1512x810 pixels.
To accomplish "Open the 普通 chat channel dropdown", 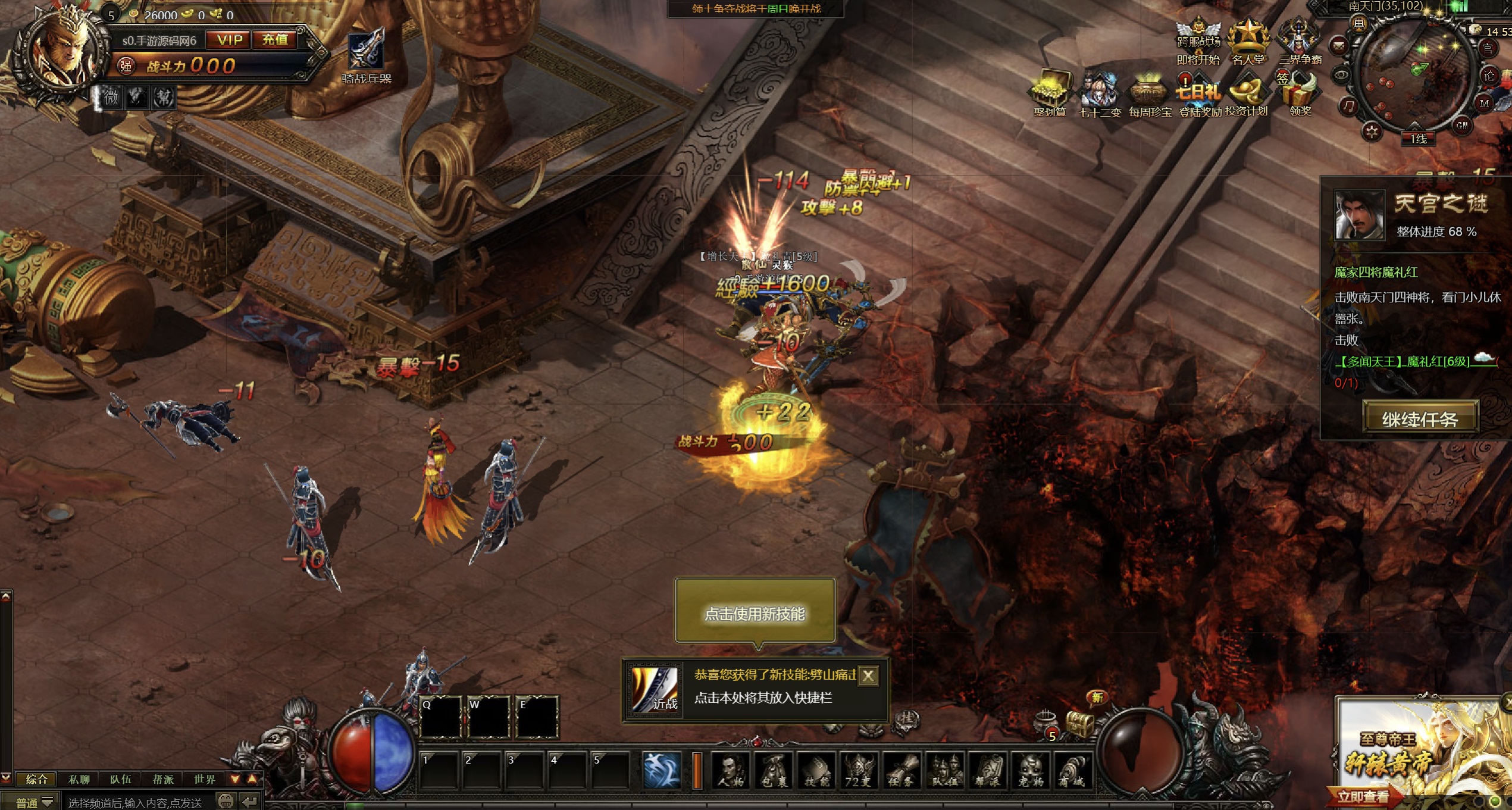I will click(35, 802).
